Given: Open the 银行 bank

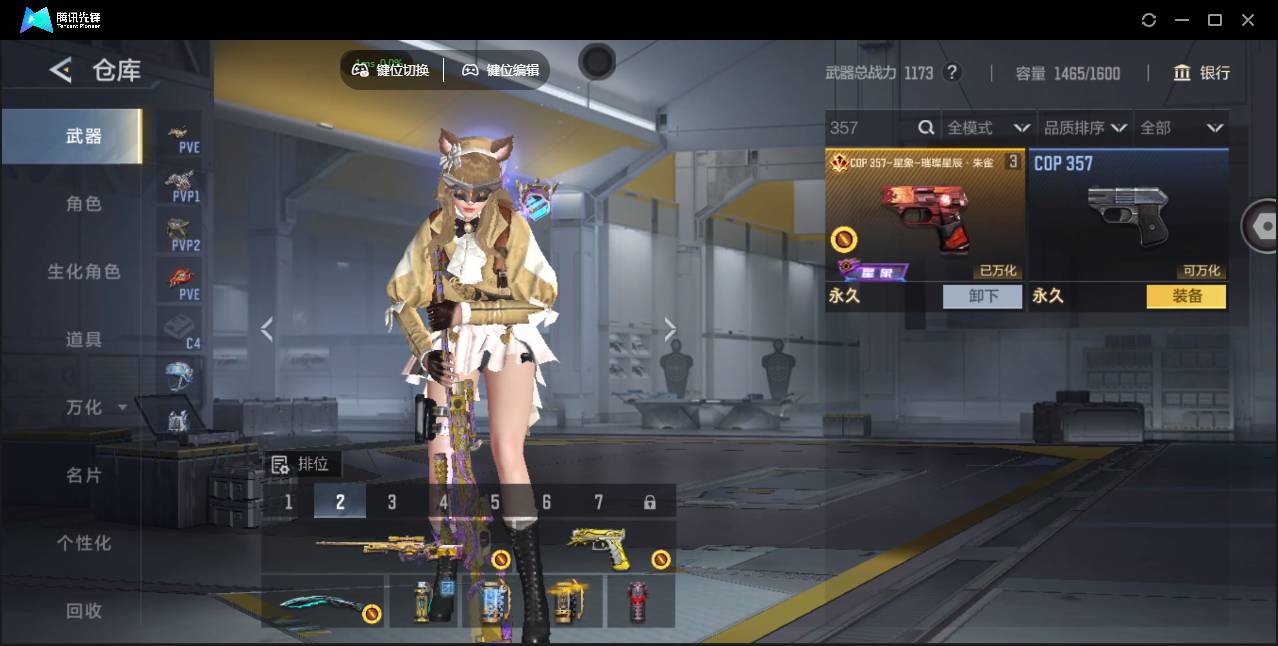Looking at the screenshot, I should click(x=1202, y=73).
